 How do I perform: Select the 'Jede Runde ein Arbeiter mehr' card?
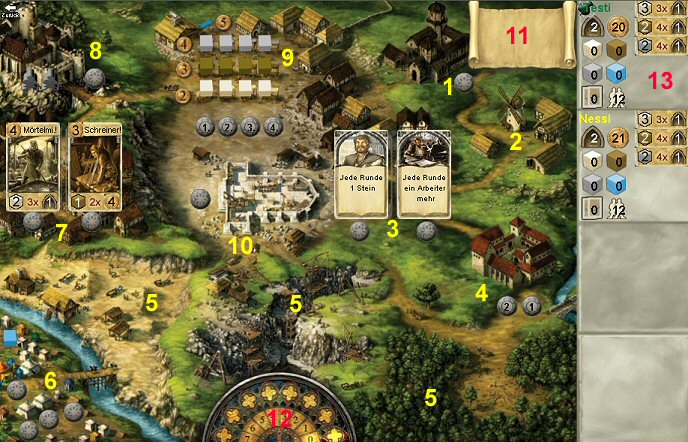click(423, 173)
